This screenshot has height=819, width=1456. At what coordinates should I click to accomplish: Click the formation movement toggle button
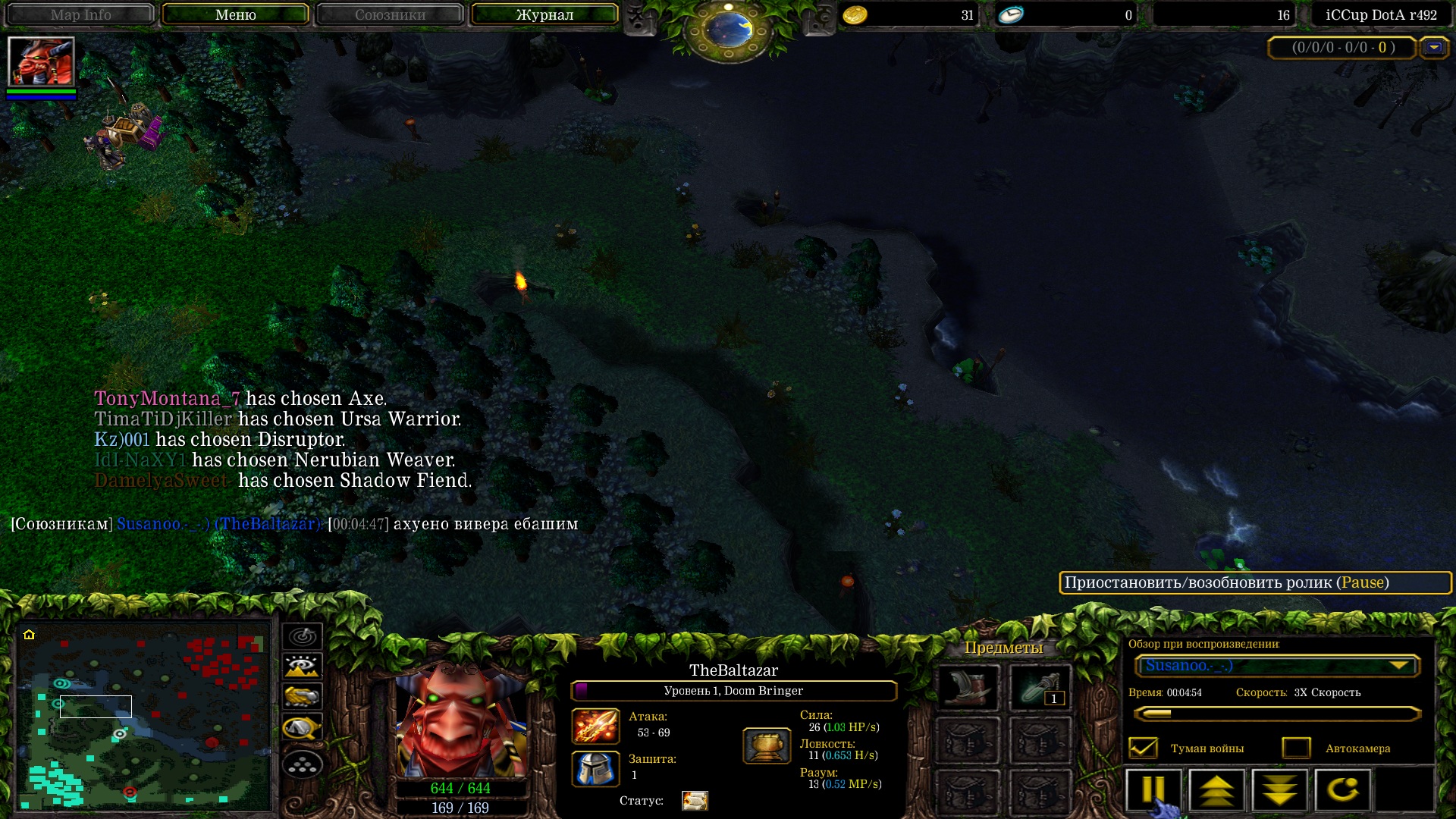coord(303,764)
